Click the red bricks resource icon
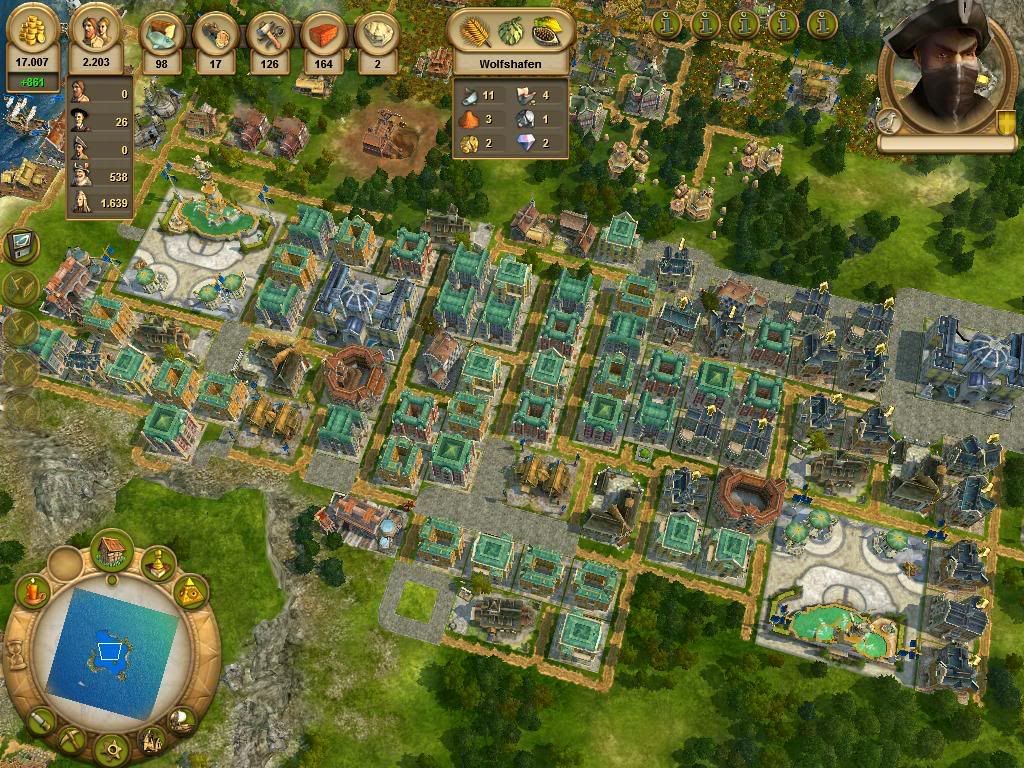Image resolution: width=1024 pixels, height=768 pixels. coord(323,33)
